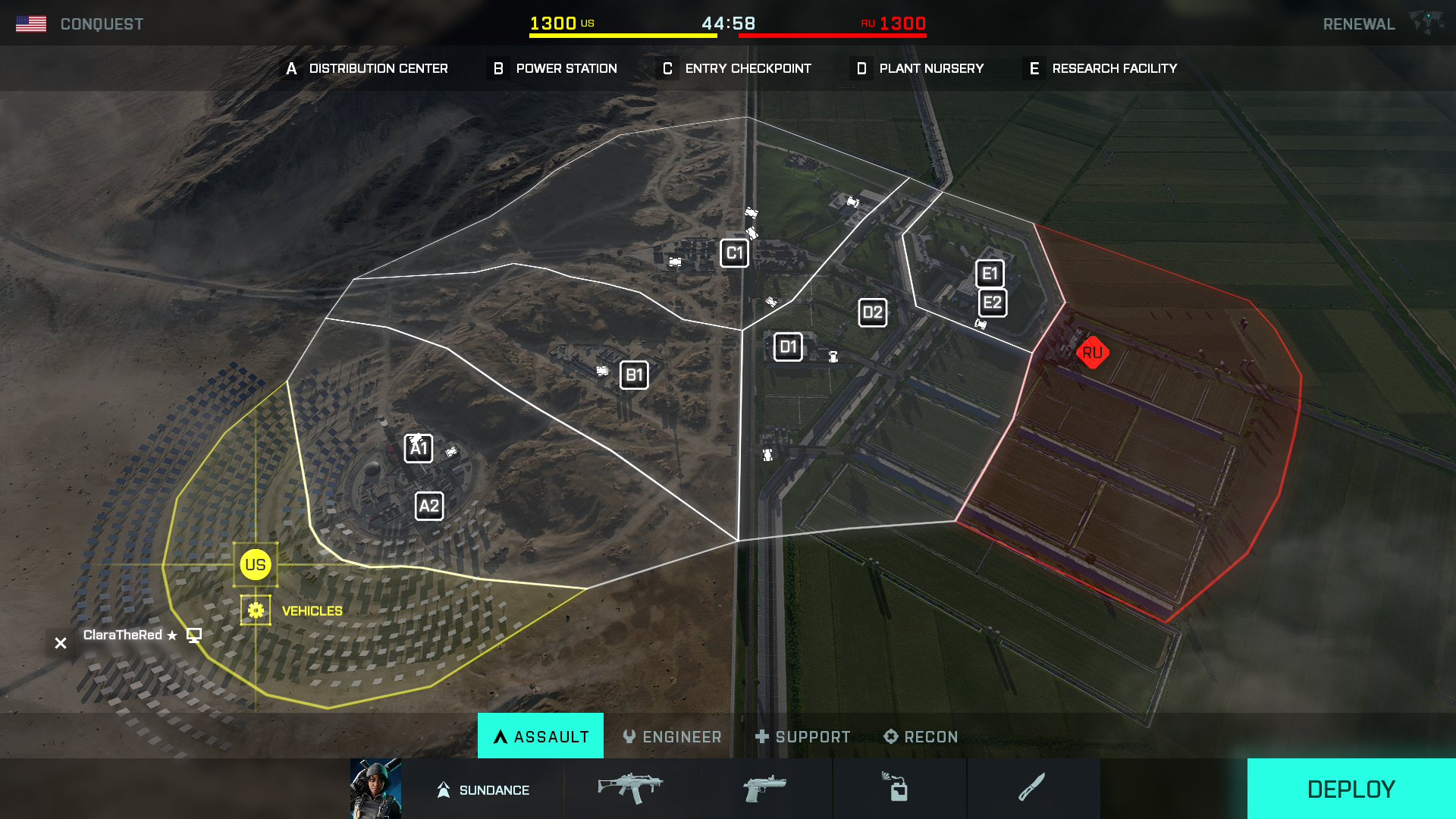This screenshot has width=1456, height=819.
Task: Open the primary assault rifle slot
Action: 630,789
